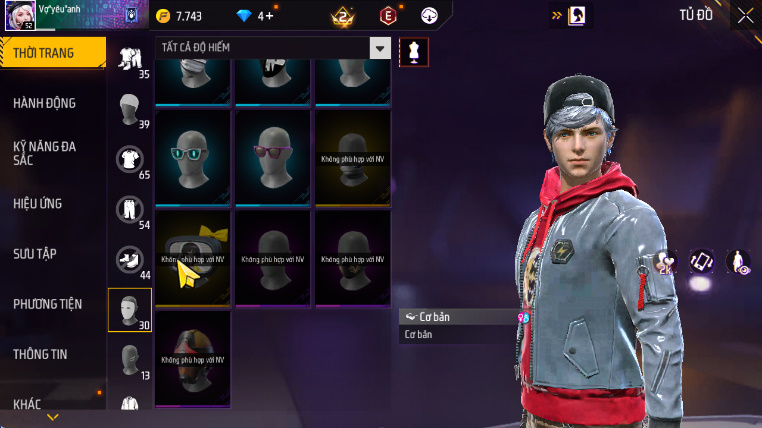Pick the goggles with yellow bow item
This screenshot has height=428, width=762.
pos(193,257)
